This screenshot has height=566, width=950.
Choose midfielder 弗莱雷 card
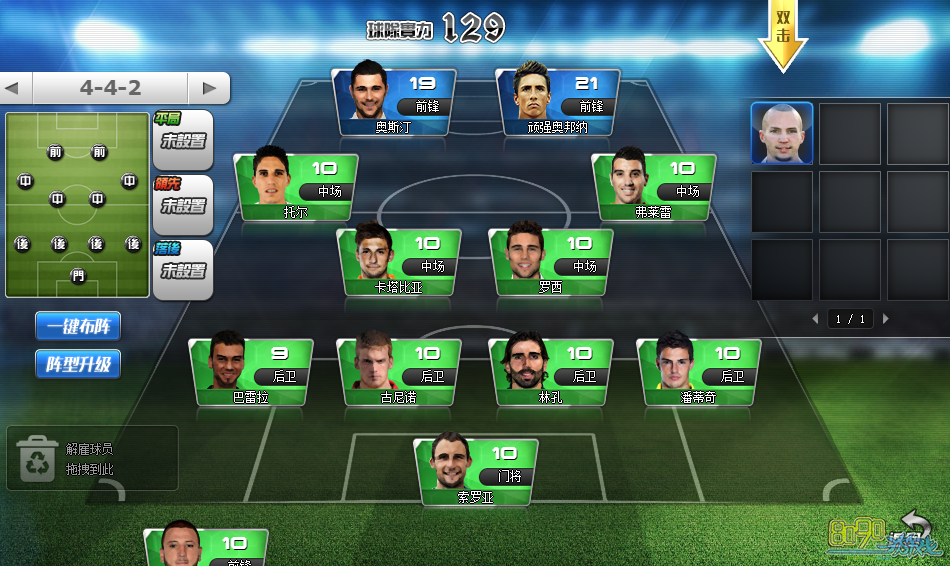[x=654, y=186]
